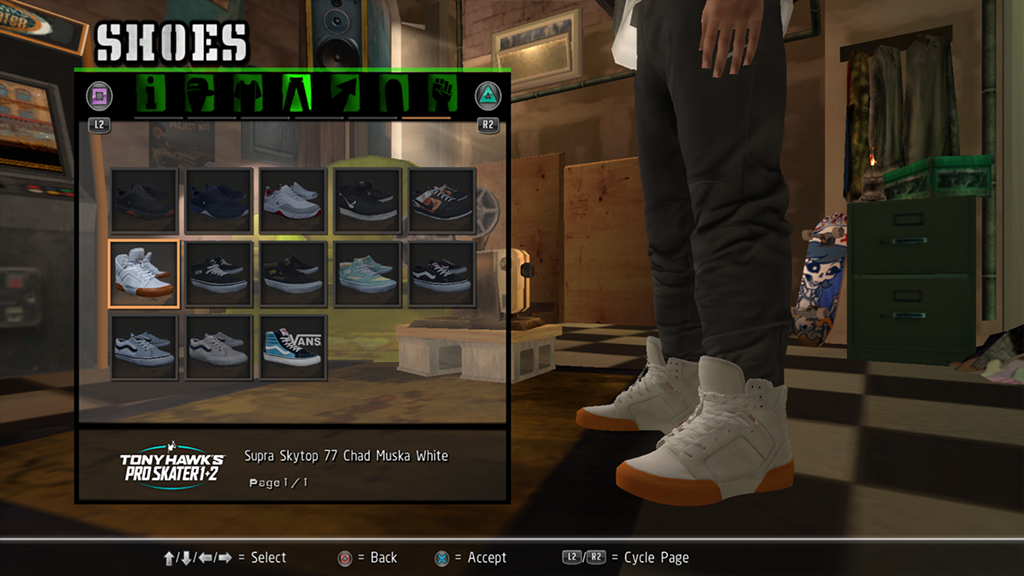
Task: Open the arrow icon category tab
Action: (x=346, y=95)
